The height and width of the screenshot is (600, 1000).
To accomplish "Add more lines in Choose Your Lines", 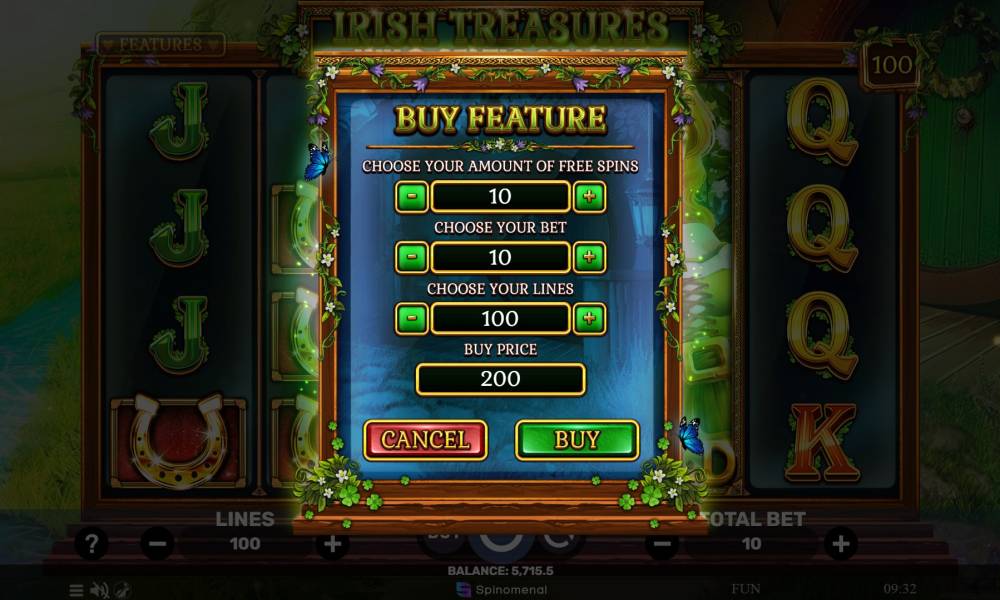I will [x=589, y=319].
